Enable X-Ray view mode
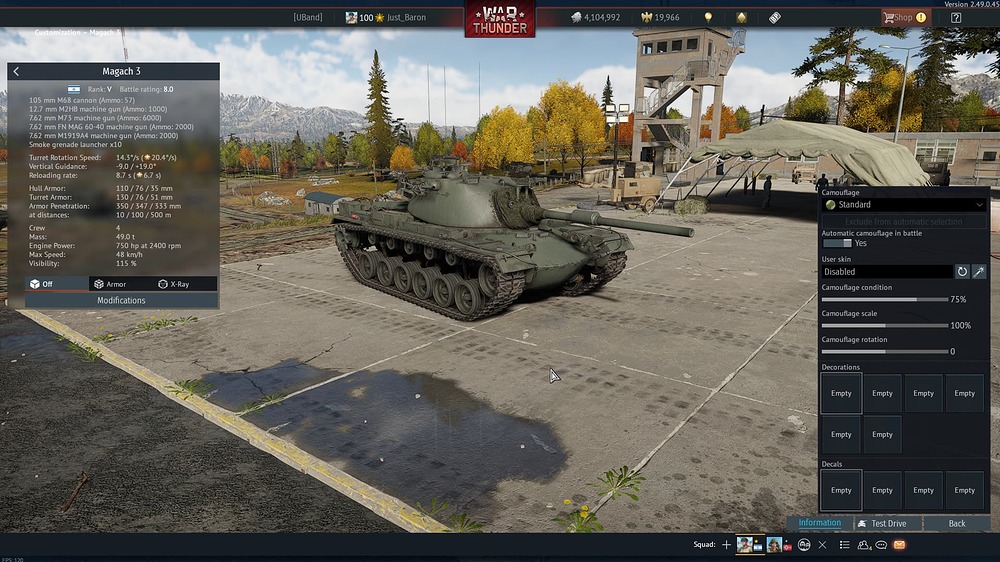This screenshot has width=1000, height=562. click(x=173, y=284)
